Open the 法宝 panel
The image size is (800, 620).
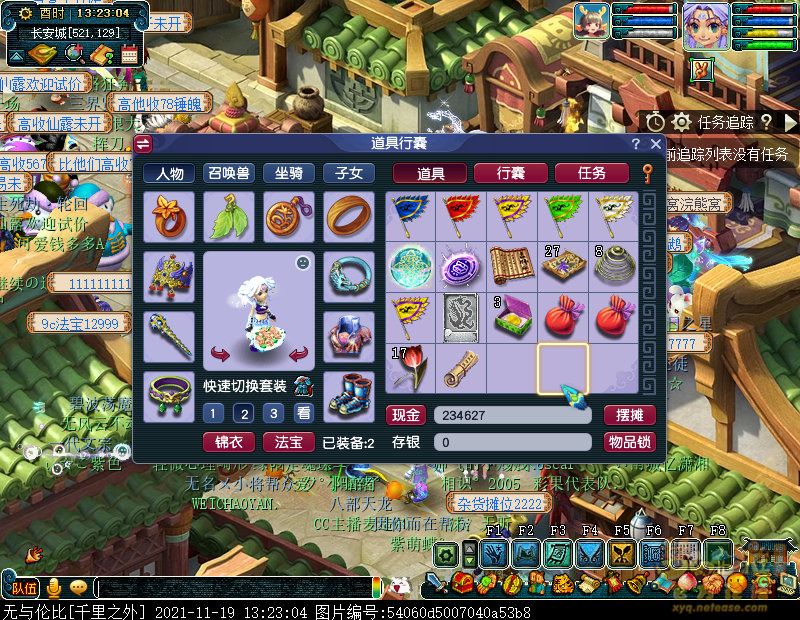pyautogui.click(x=288, y=441)
